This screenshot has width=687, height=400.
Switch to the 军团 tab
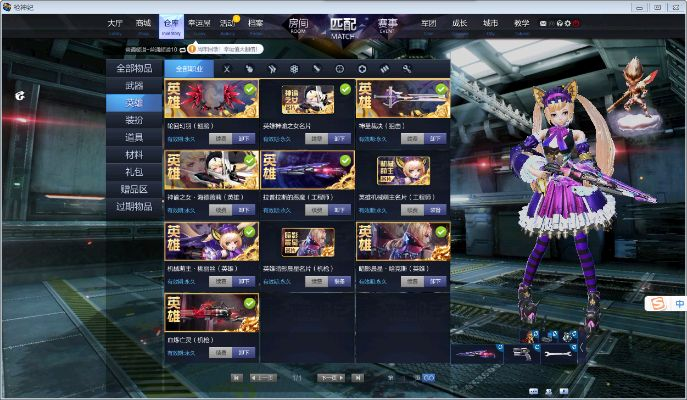(x=429, y=23)
